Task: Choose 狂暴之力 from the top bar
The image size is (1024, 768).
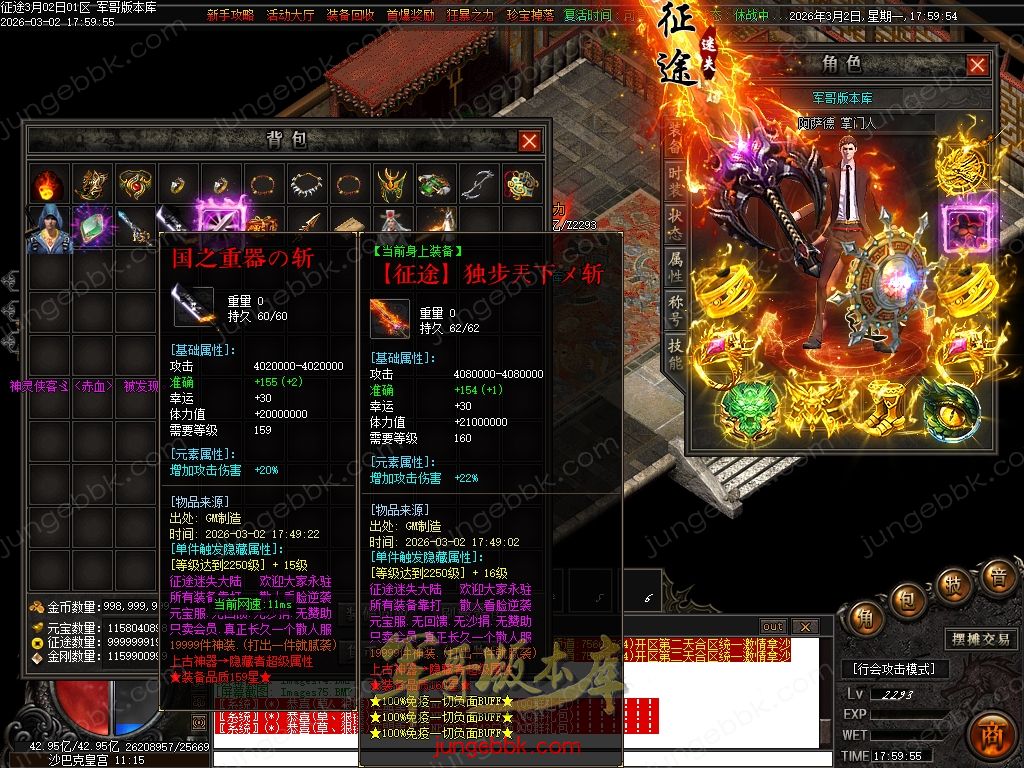Action: (x=470, y=16)
